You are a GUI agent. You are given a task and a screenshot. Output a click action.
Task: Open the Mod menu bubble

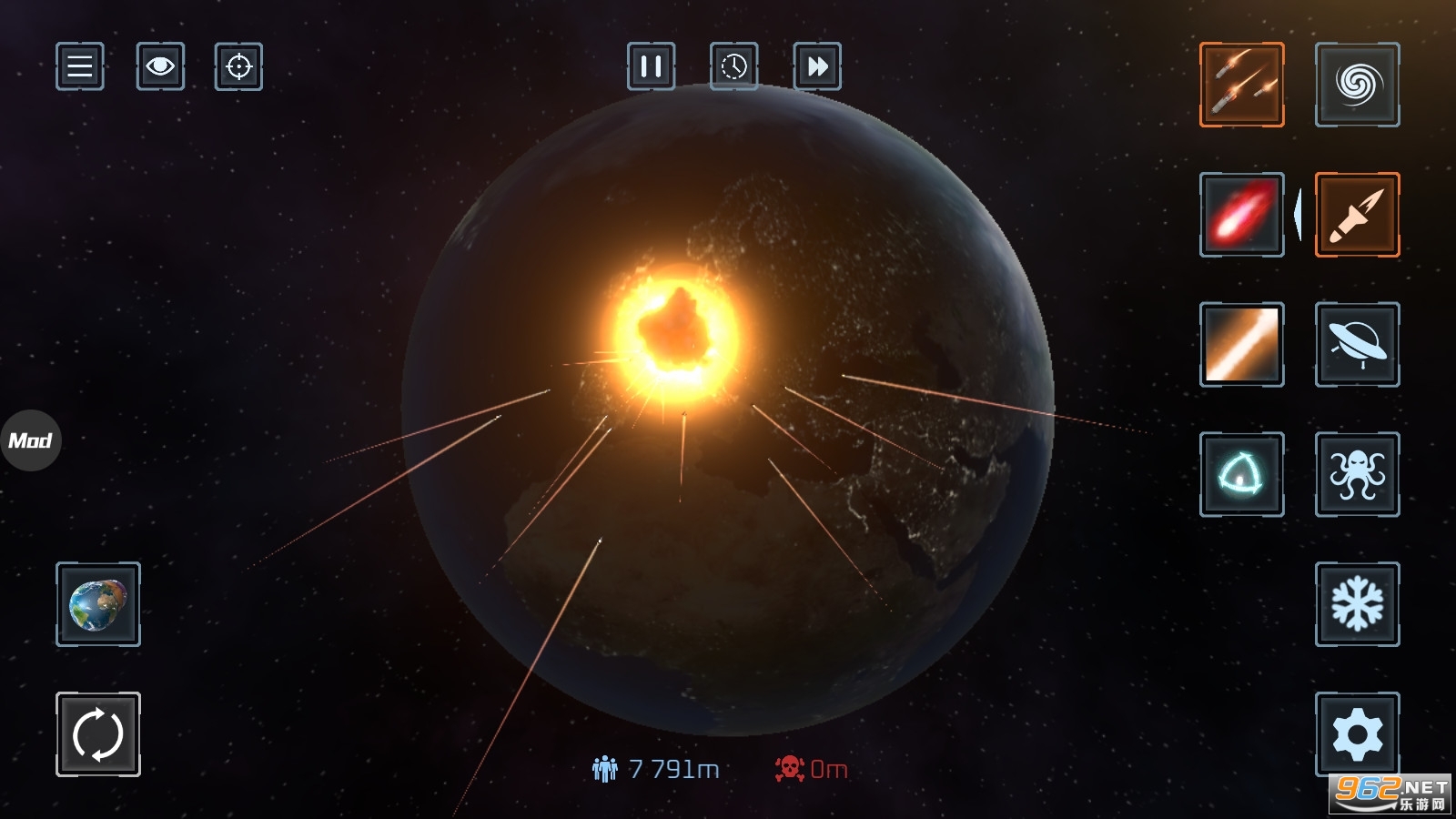(x=31, y=440)
